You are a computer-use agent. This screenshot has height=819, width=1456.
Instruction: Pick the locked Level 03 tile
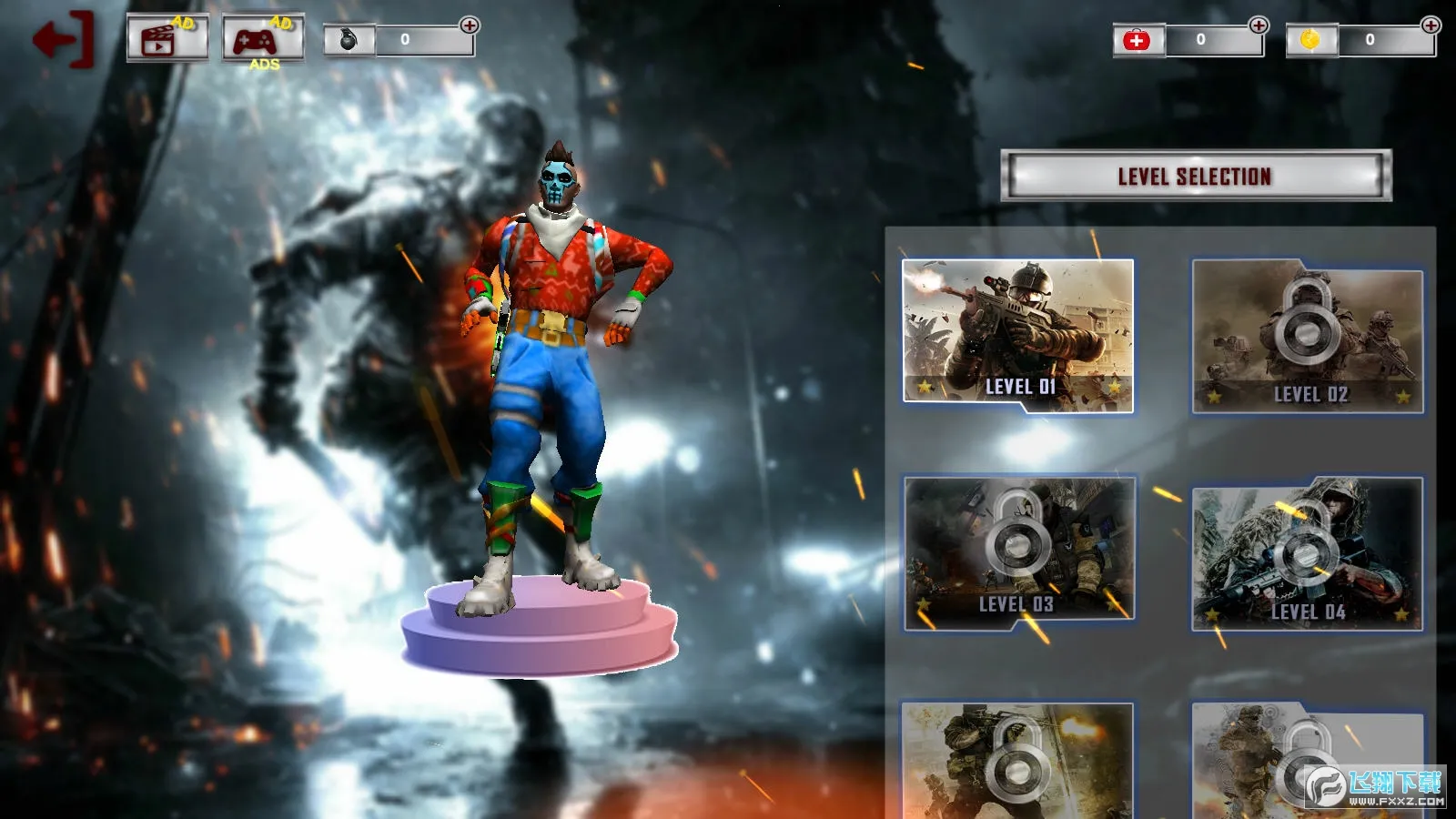coord(1019,552)
